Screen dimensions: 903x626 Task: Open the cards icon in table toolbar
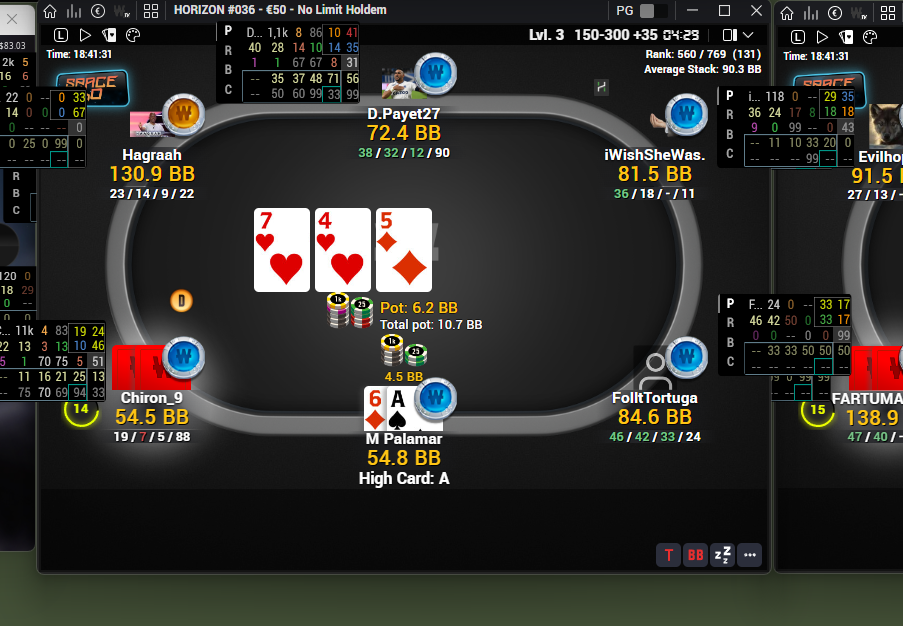[x=109, y=36]
